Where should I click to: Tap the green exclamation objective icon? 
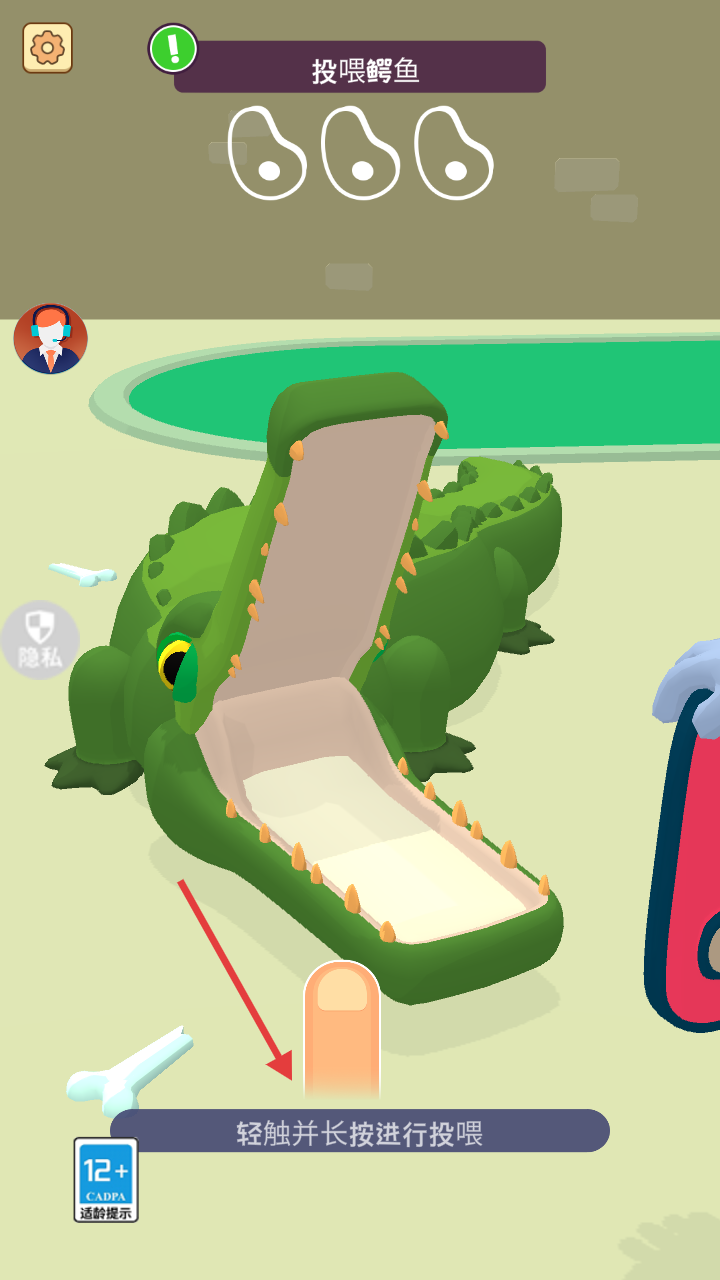pos(173,48)
